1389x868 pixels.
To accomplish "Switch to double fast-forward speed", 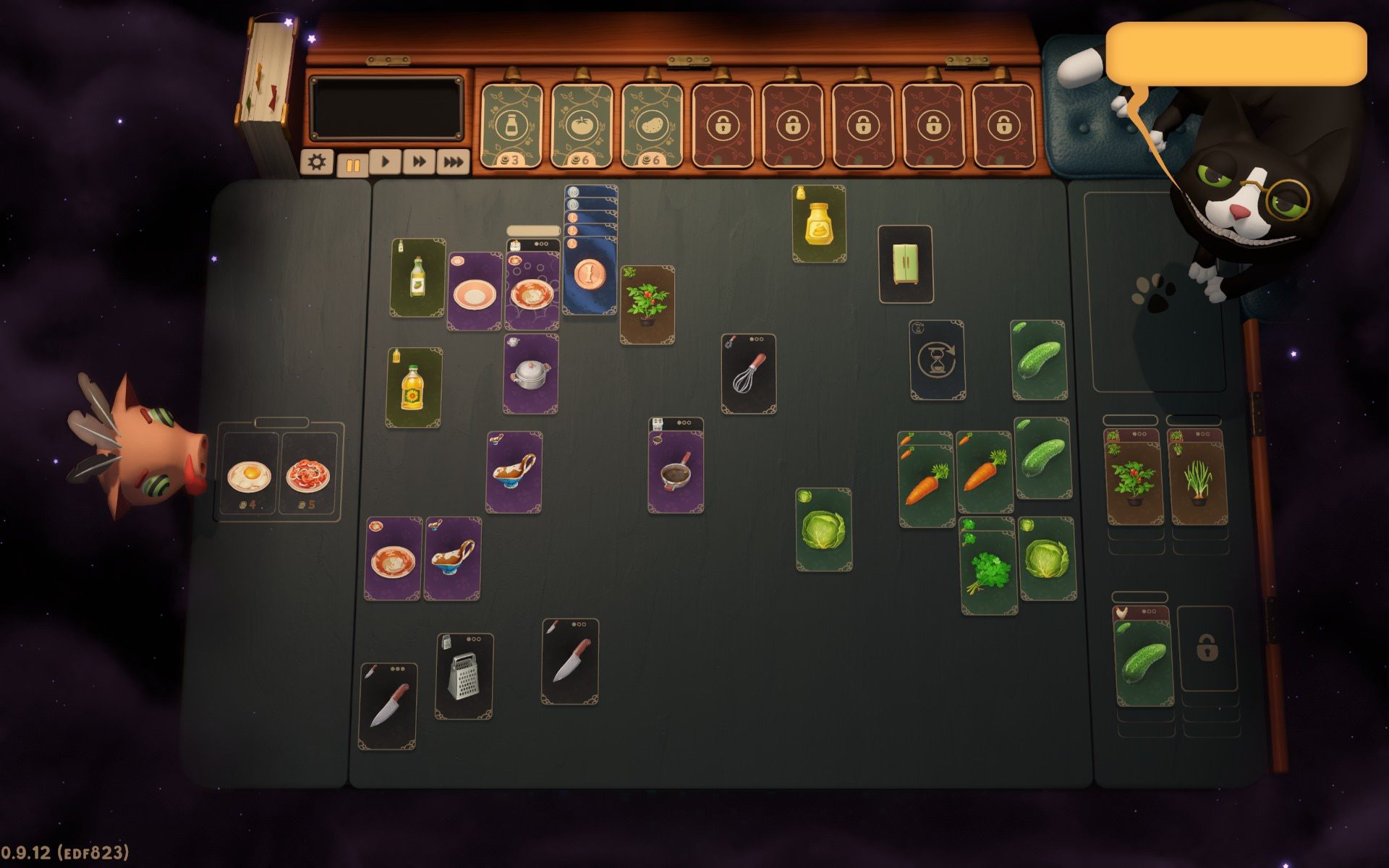I will point(419,162).
